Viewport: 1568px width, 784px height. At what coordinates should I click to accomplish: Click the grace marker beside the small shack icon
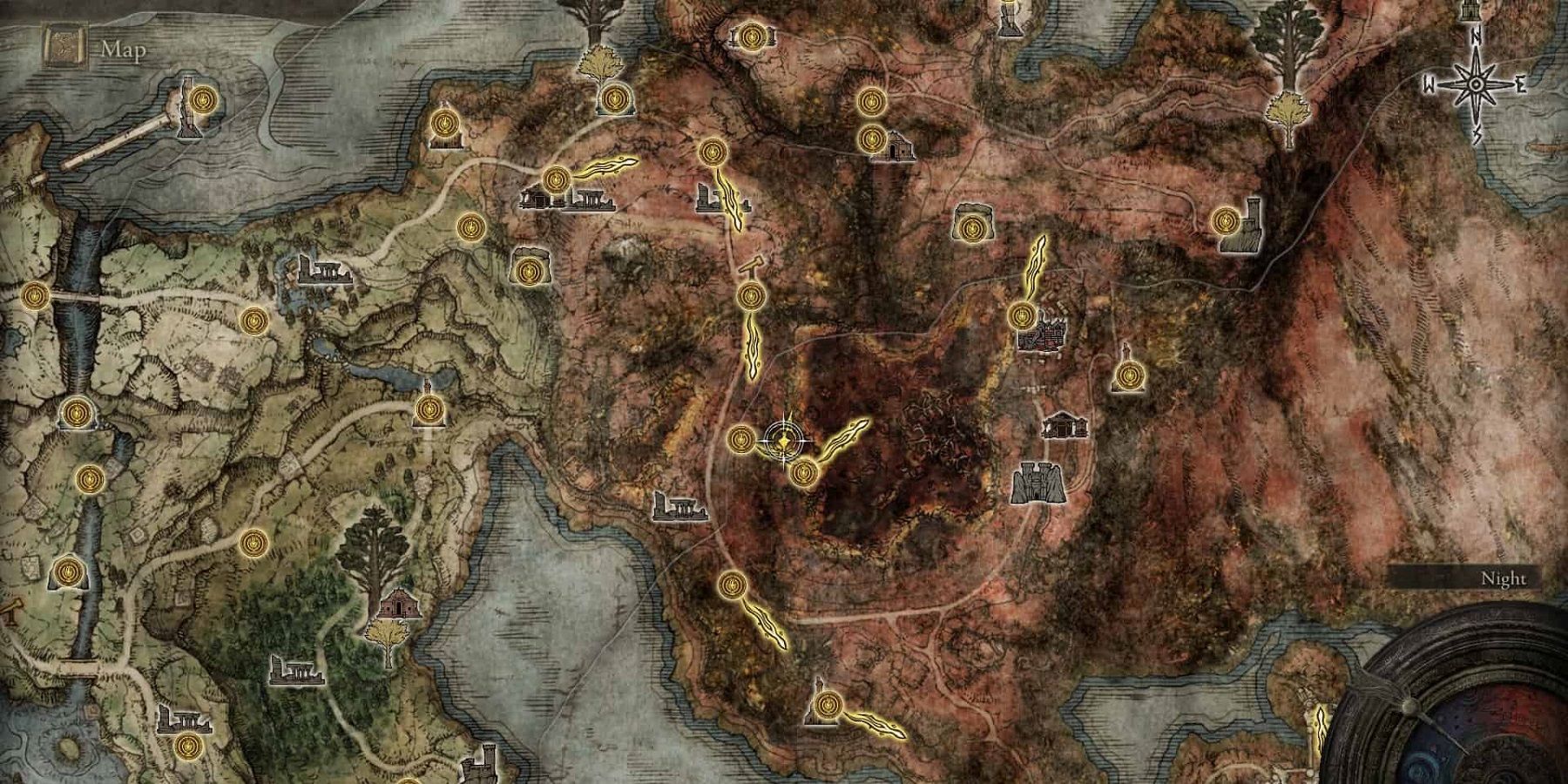point(870,139)
